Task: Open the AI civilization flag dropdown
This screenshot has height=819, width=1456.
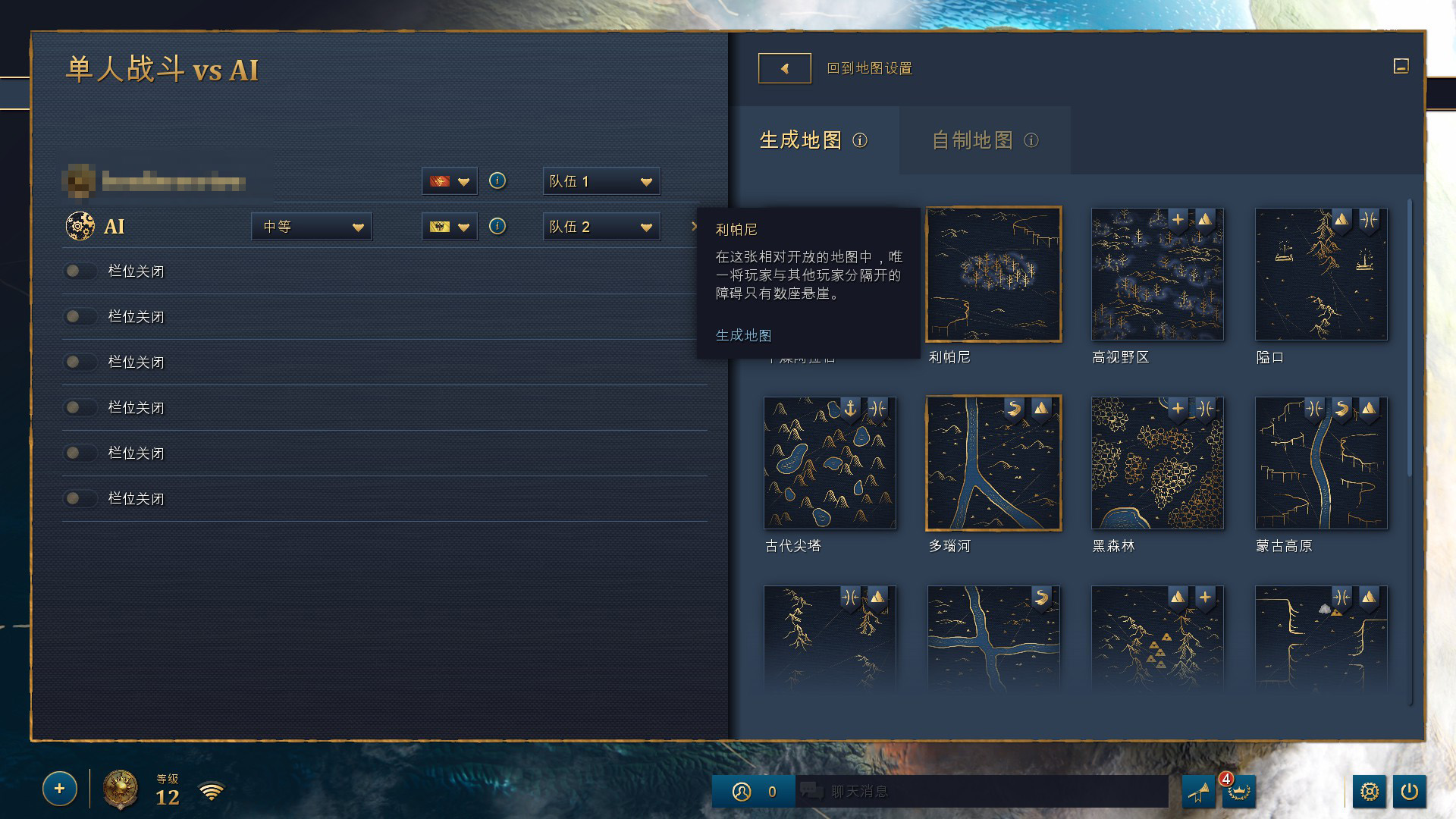Action: (x=449, y=226)
